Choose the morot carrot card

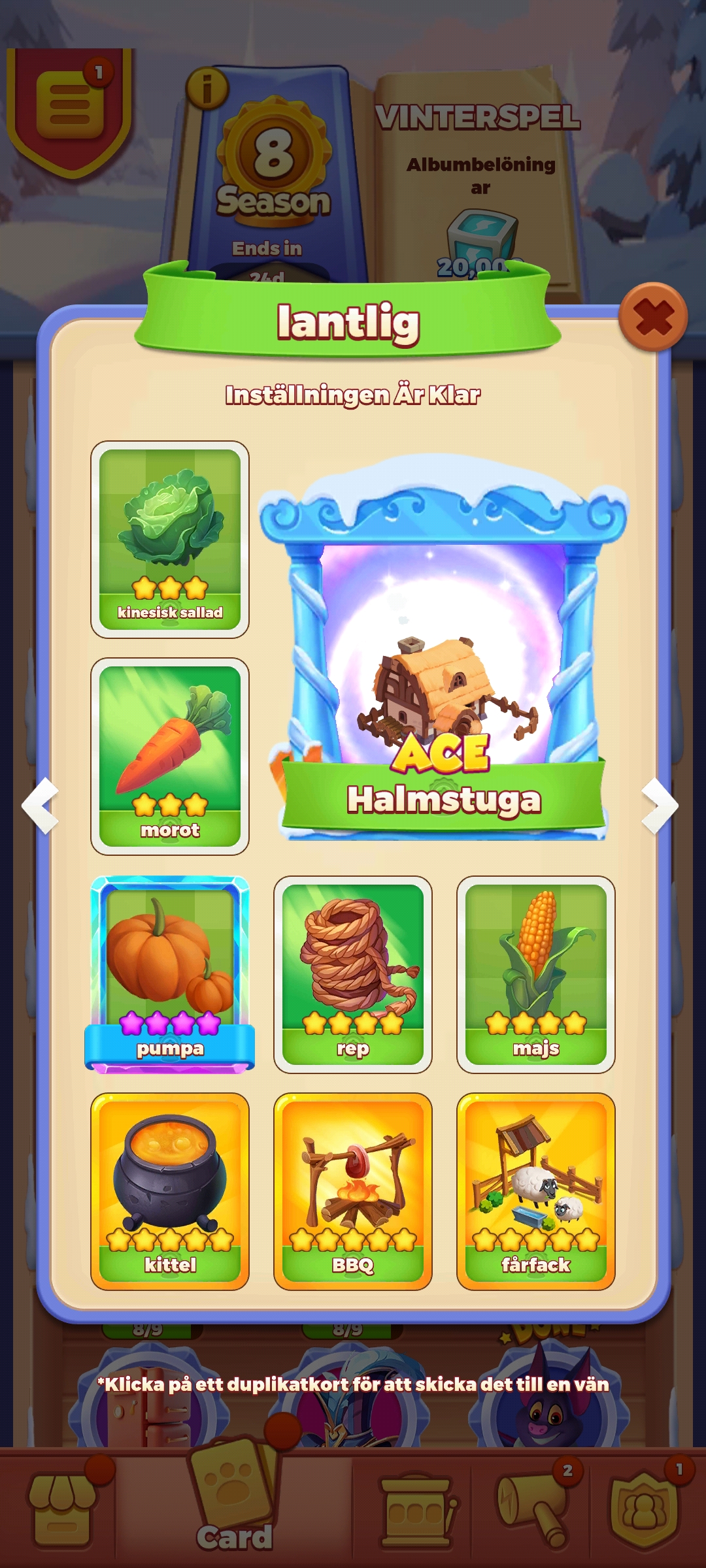click(x=170, y=756)
